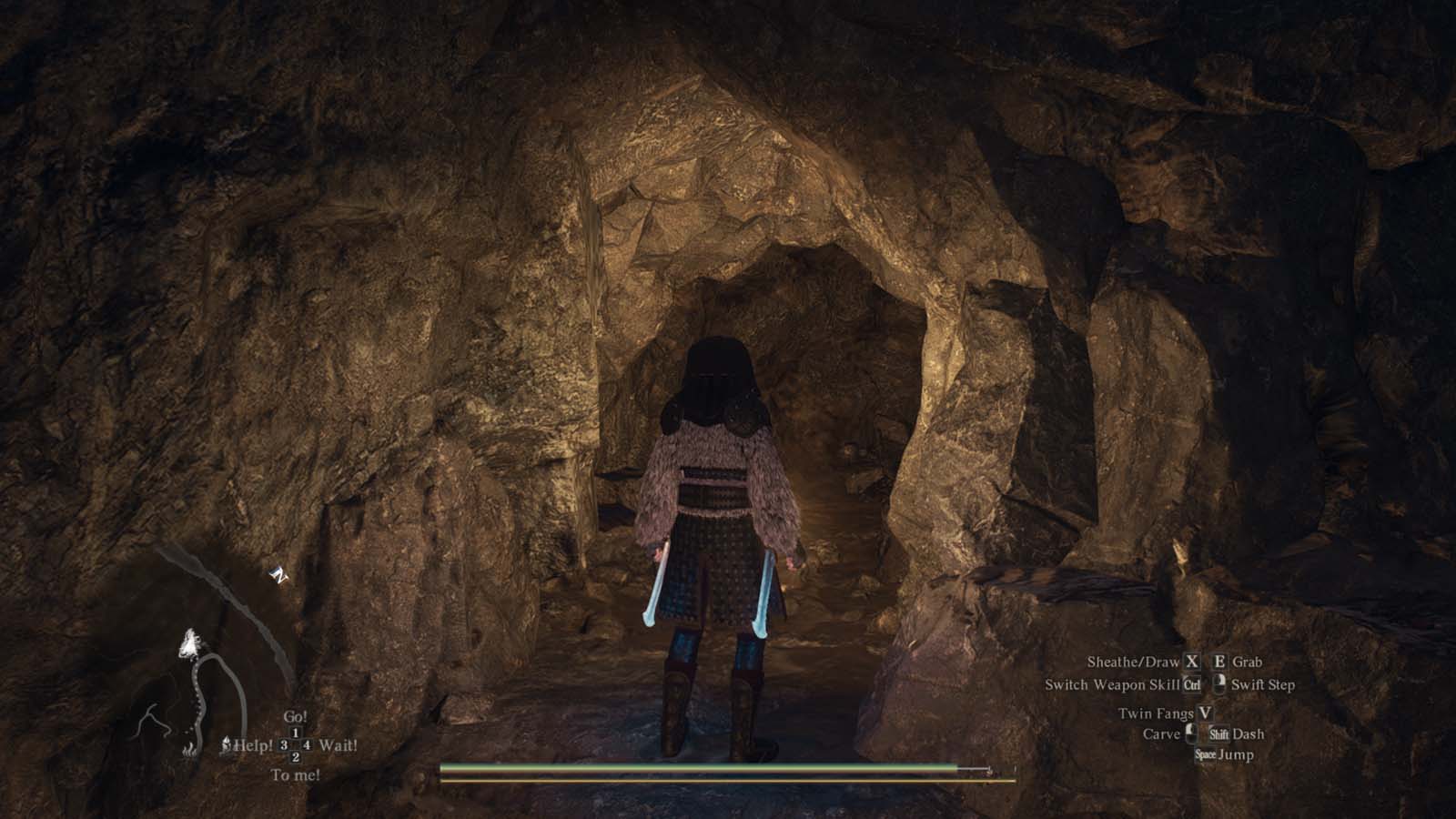Click the mouse button icon beside Swift Step
The width and height of the screenshot is (1456, 819).
pyautogui.click(x=1220, y=684)
